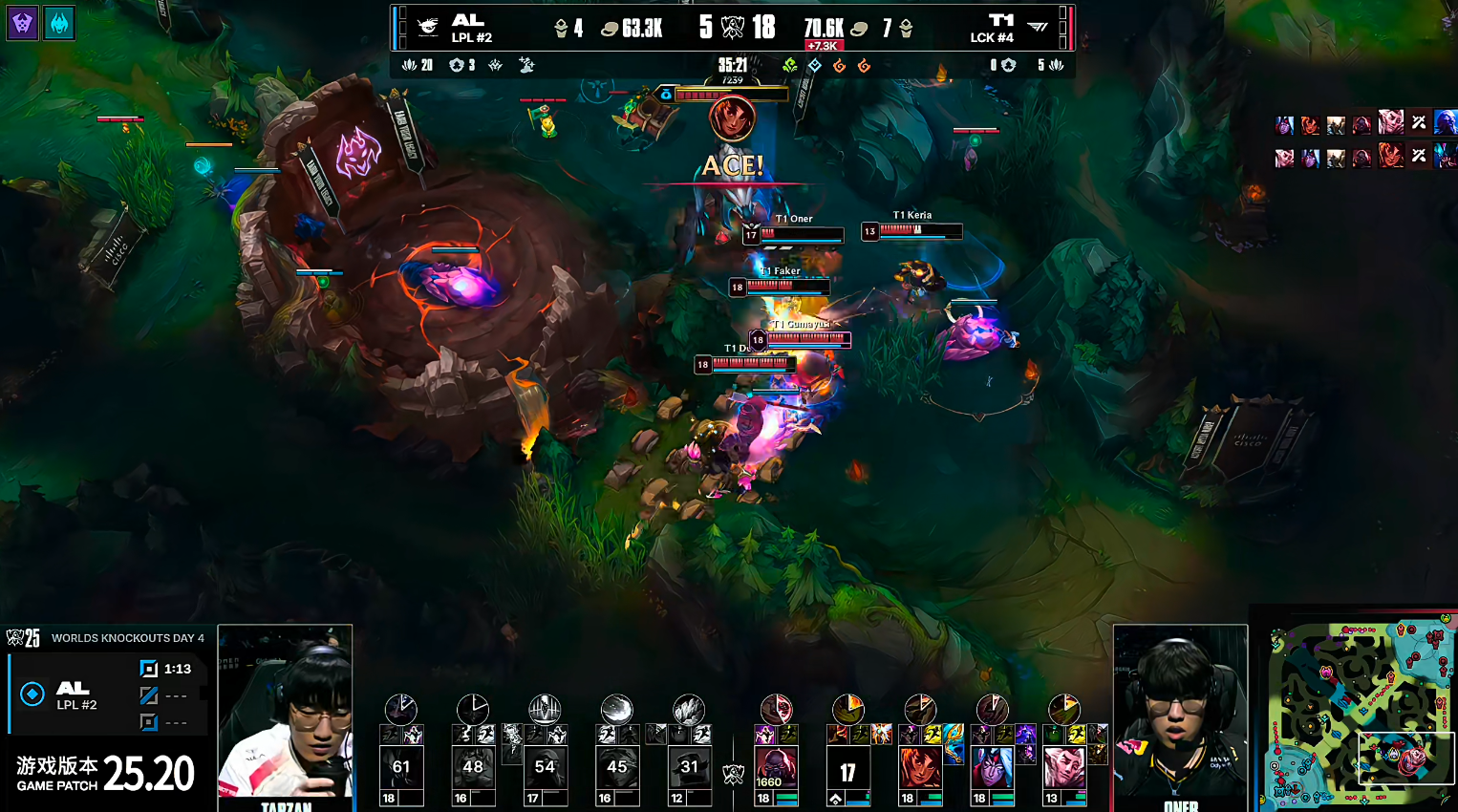Click the AL team logo on scoreboard
Image resolution: width=1458 pixels, height=812 pixels.
point(428,28)
